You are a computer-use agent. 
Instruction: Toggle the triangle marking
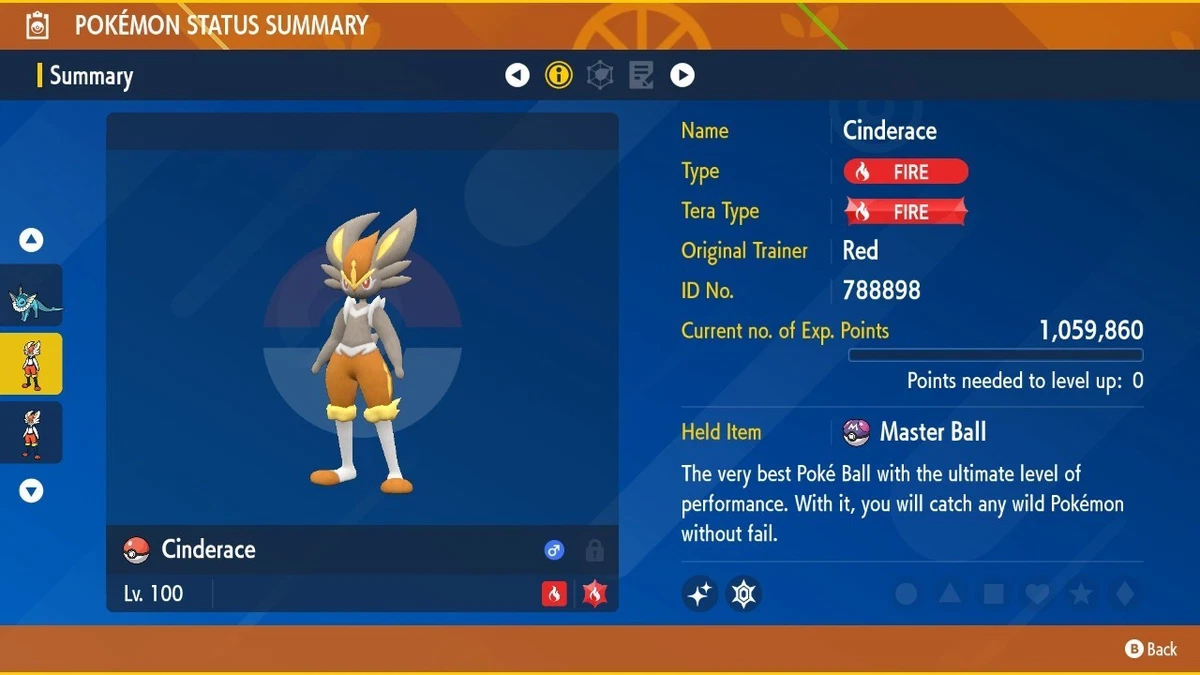(x=950, y=594)
